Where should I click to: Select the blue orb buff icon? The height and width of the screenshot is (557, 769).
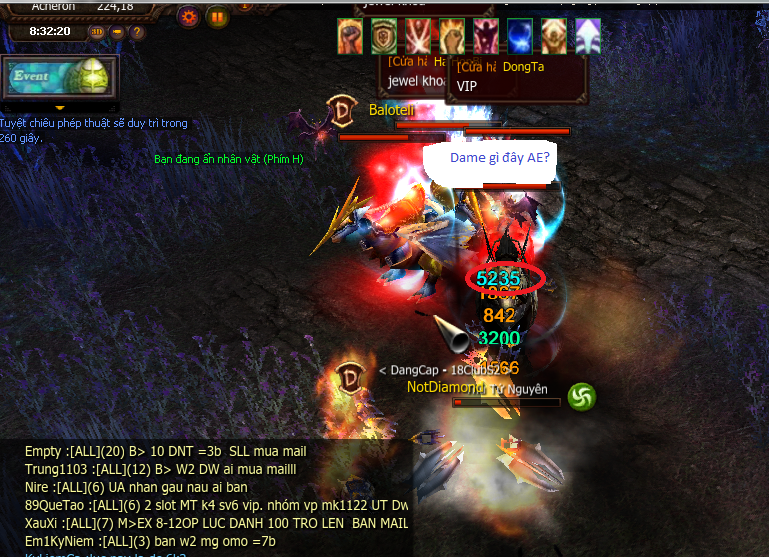tap(520, 34)
